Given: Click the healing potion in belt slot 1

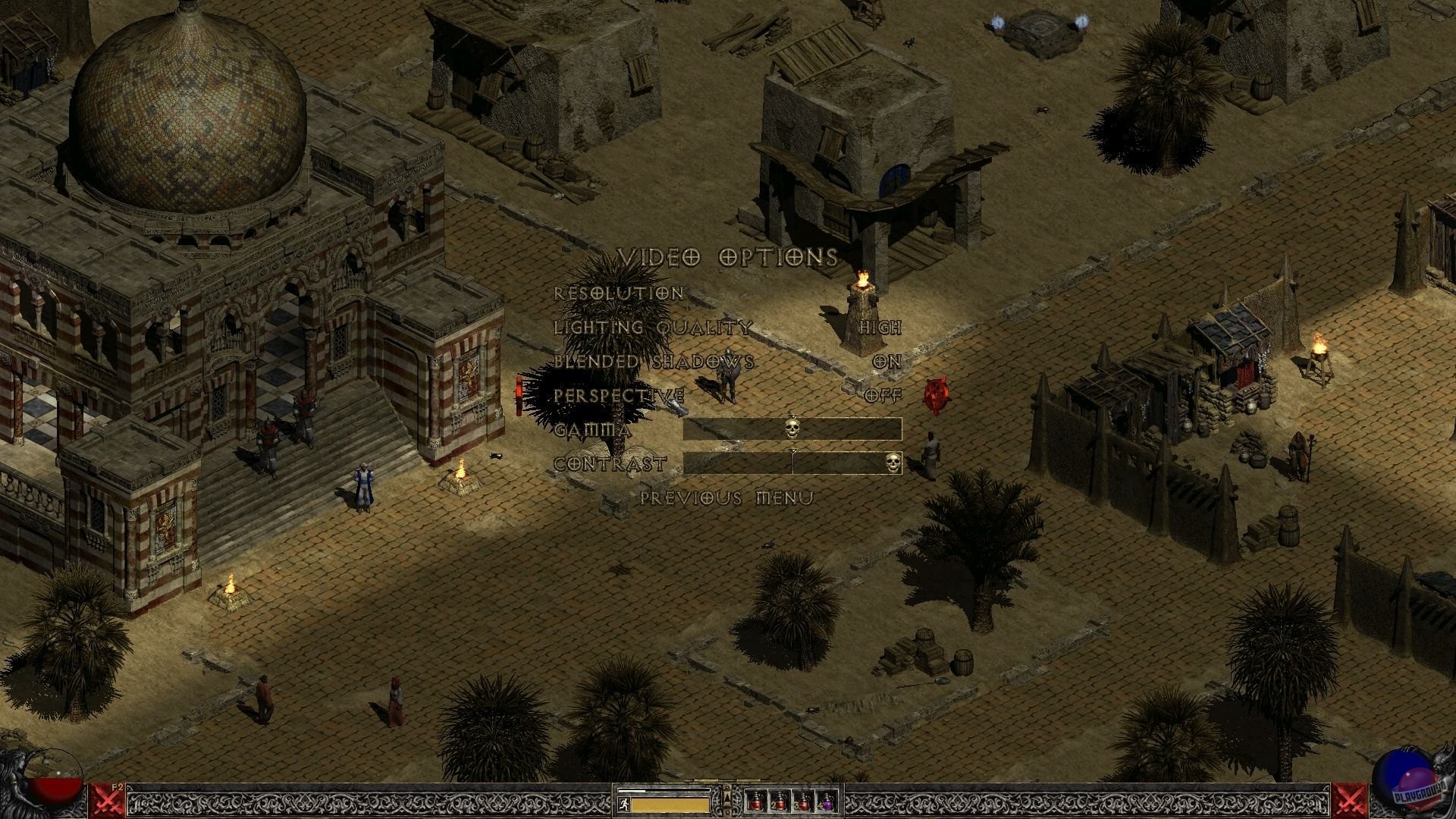Looking at the screenshot, I should (x=756, y=802).
